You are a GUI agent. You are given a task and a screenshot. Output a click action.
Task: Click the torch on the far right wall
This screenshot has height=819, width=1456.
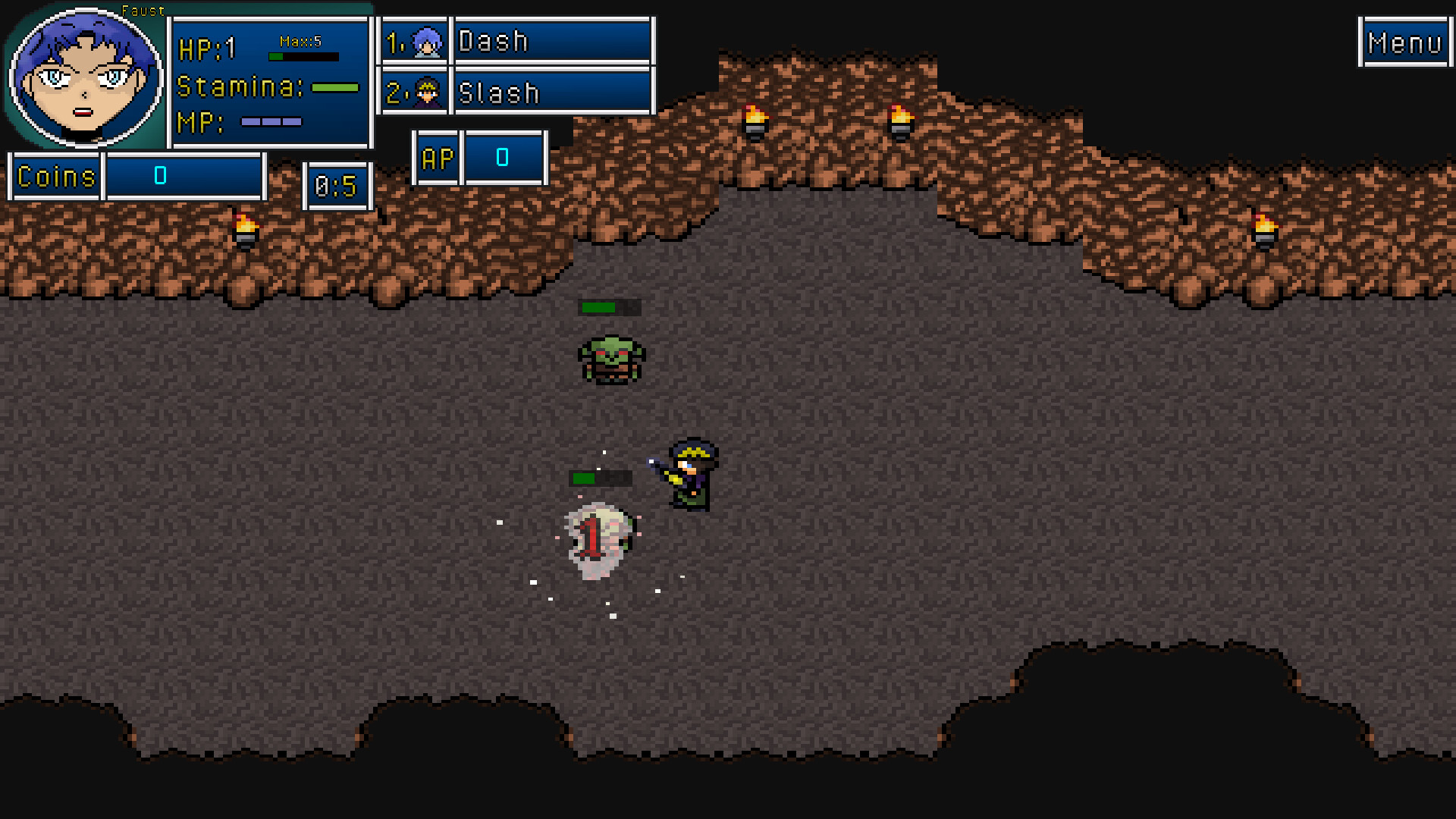pyautogui.click(x=1263, y=227)
